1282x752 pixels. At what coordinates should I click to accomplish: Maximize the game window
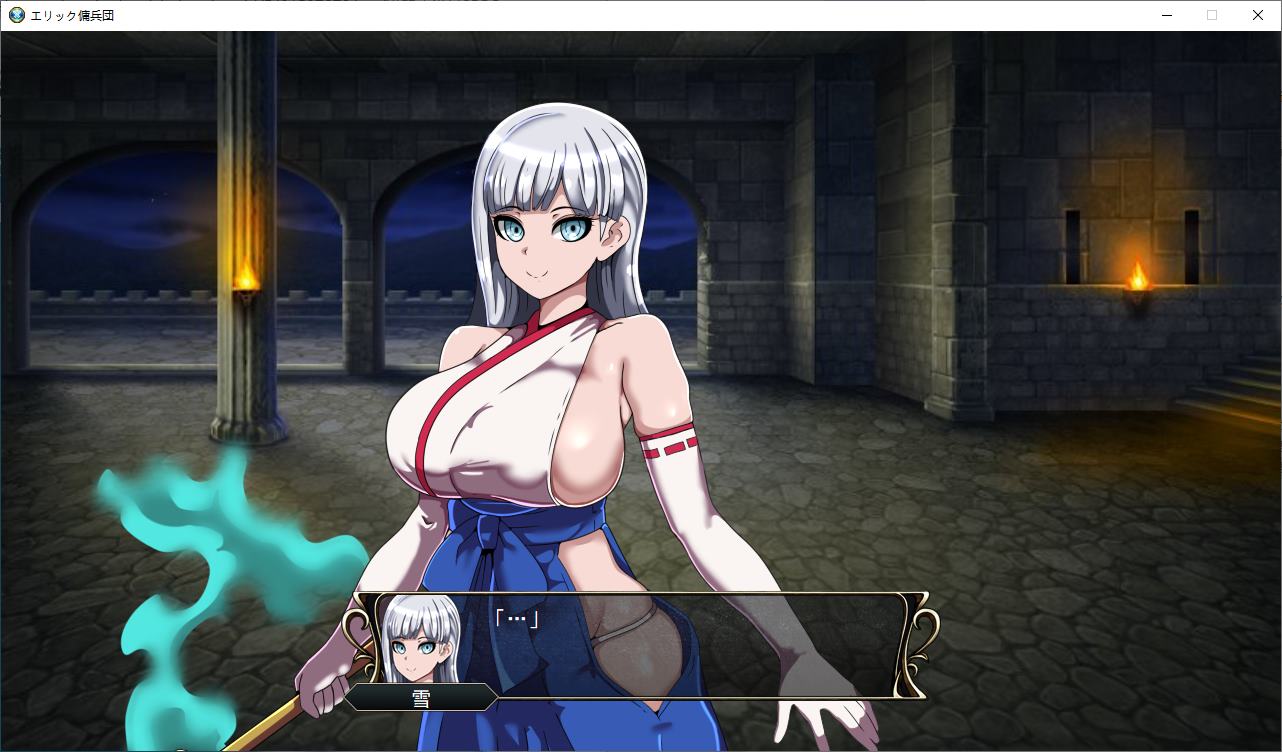pyautogui.click(x=1211, y=15)
